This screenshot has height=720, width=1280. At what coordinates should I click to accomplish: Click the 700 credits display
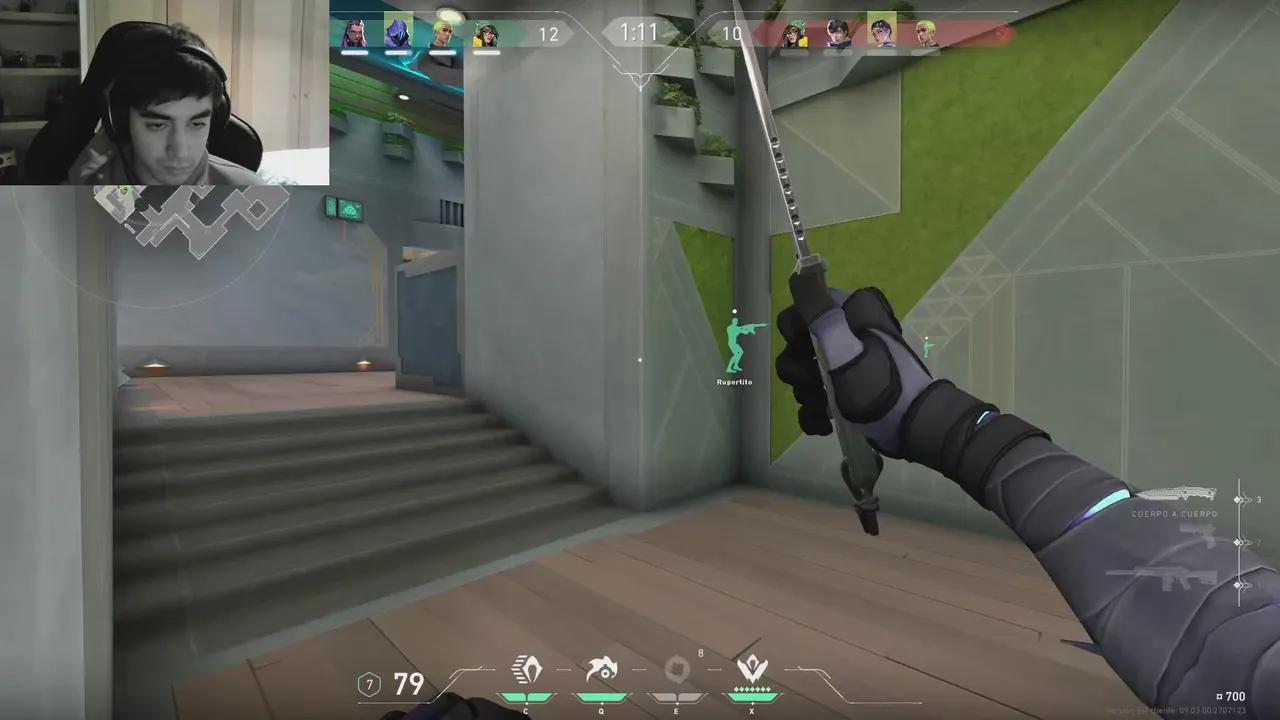pyautogui.click(x=1231, y=695)
